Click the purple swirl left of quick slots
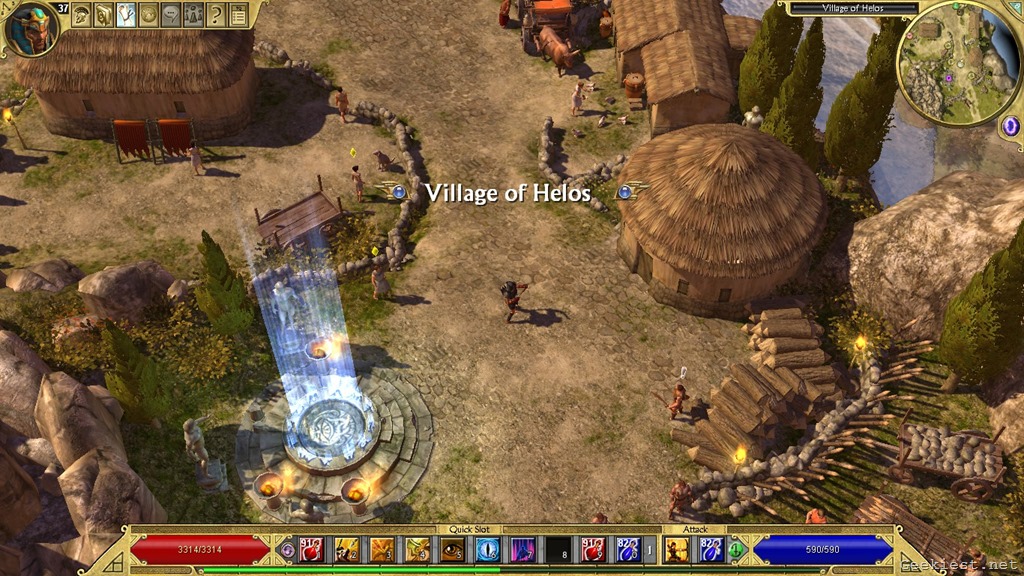The height and width of the screenshot is (576, 1024). [287, 549]
